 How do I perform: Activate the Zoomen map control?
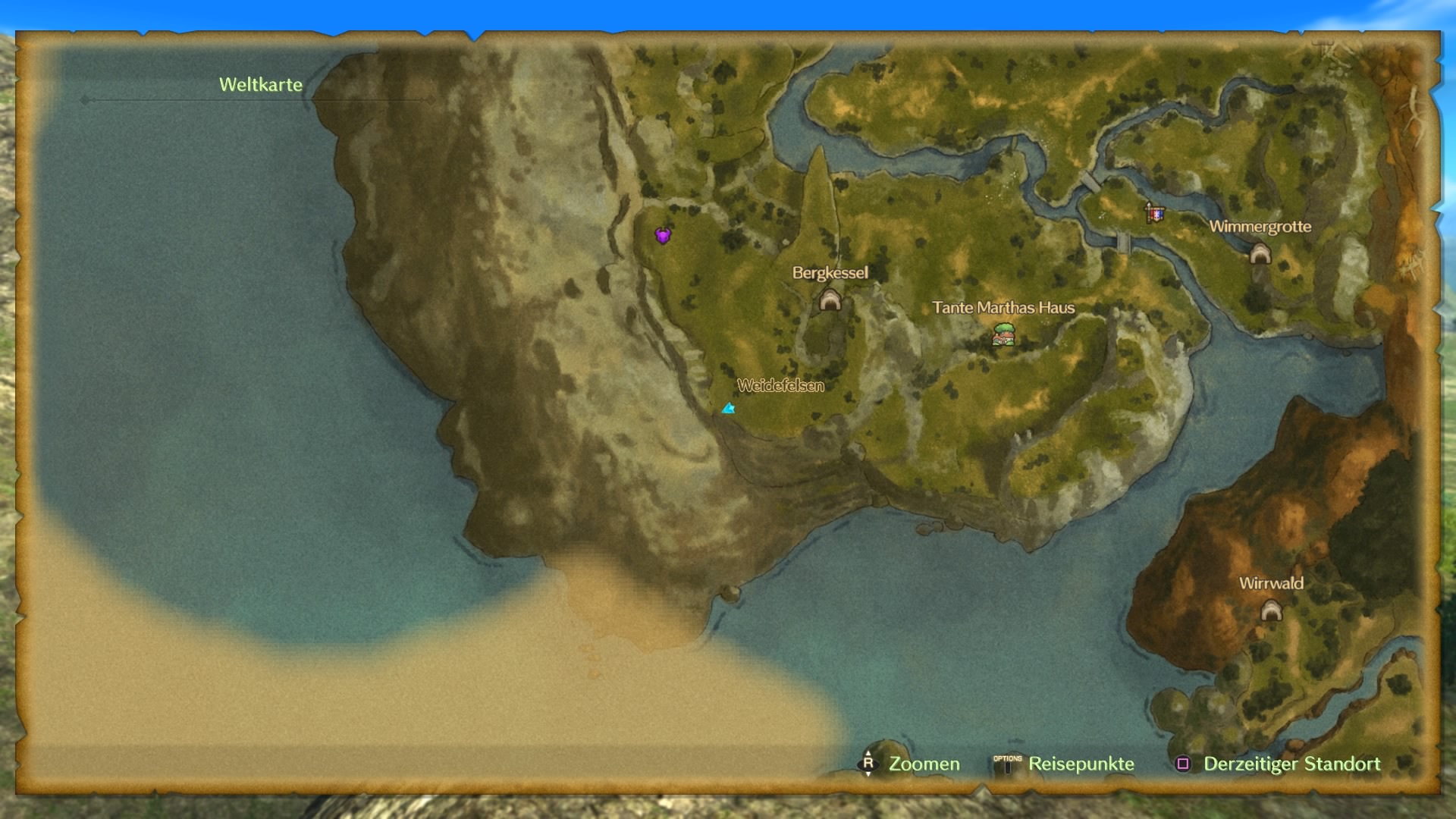pos(910,764)
